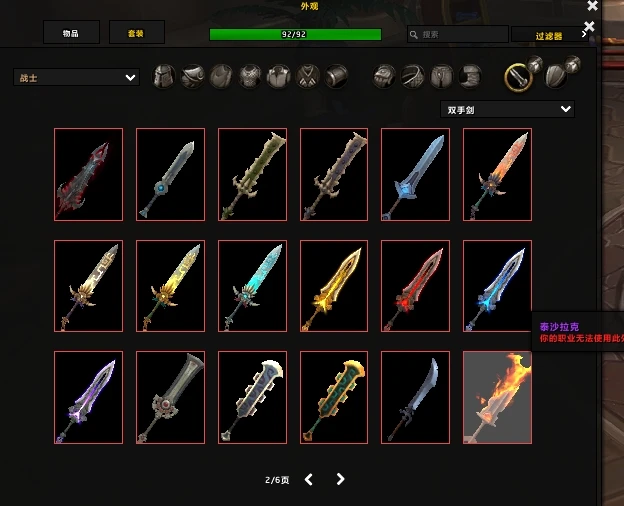Open the 双手剑 weapon type dropdown
624x506 pixels.
coord(507,109)
